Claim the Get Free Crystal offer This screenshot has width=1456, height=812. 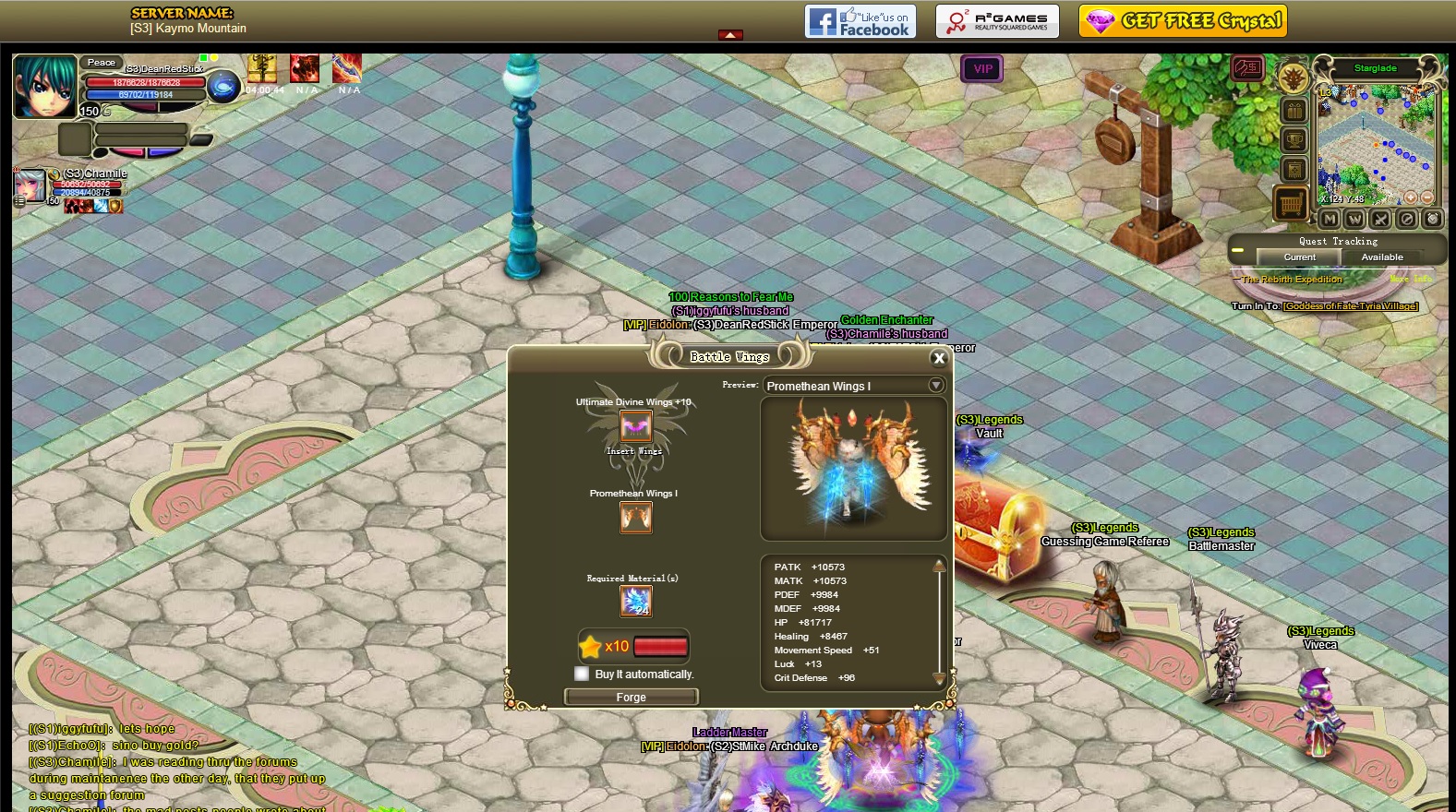click(x=1183, y=21)
